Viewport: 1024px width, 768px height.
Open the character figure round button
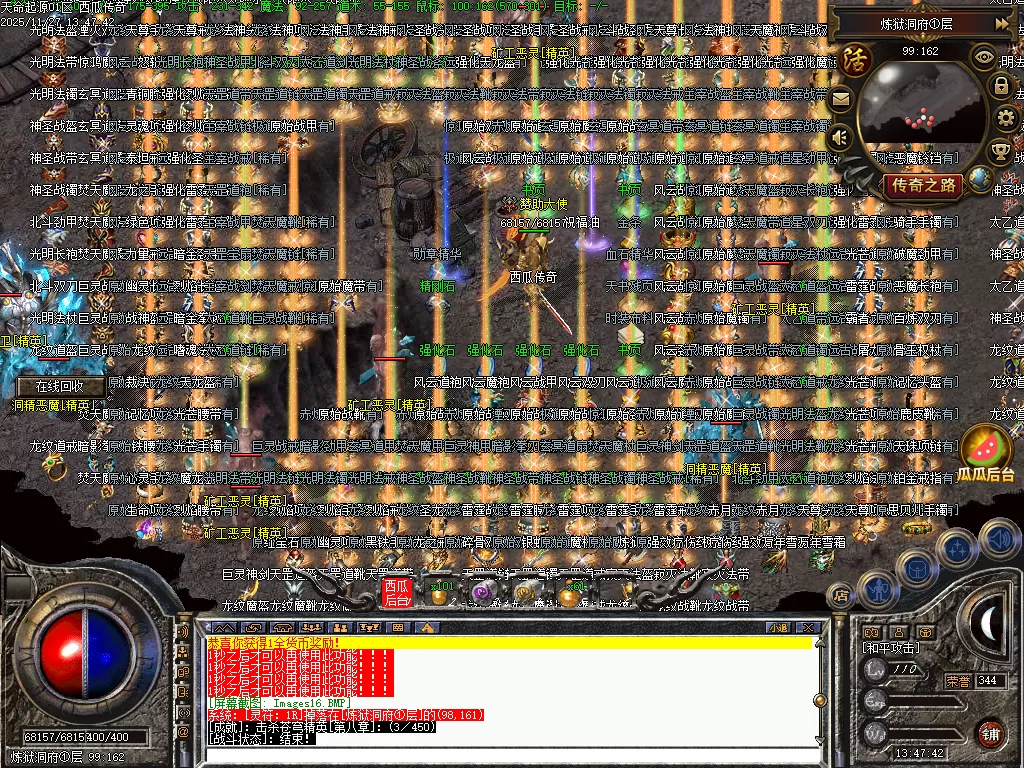[x=879, y=590]
